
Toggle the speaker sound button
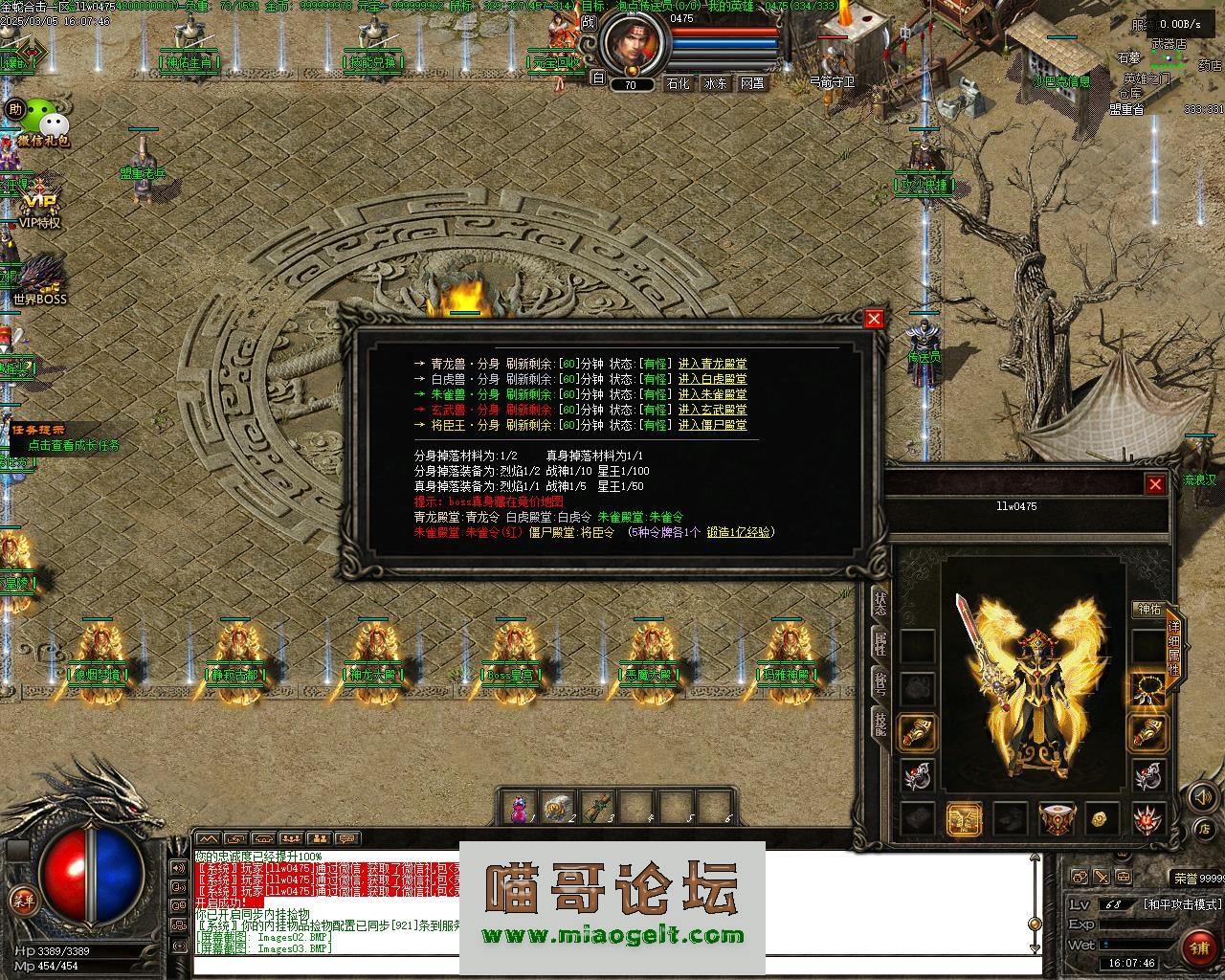click(1202, 796)
